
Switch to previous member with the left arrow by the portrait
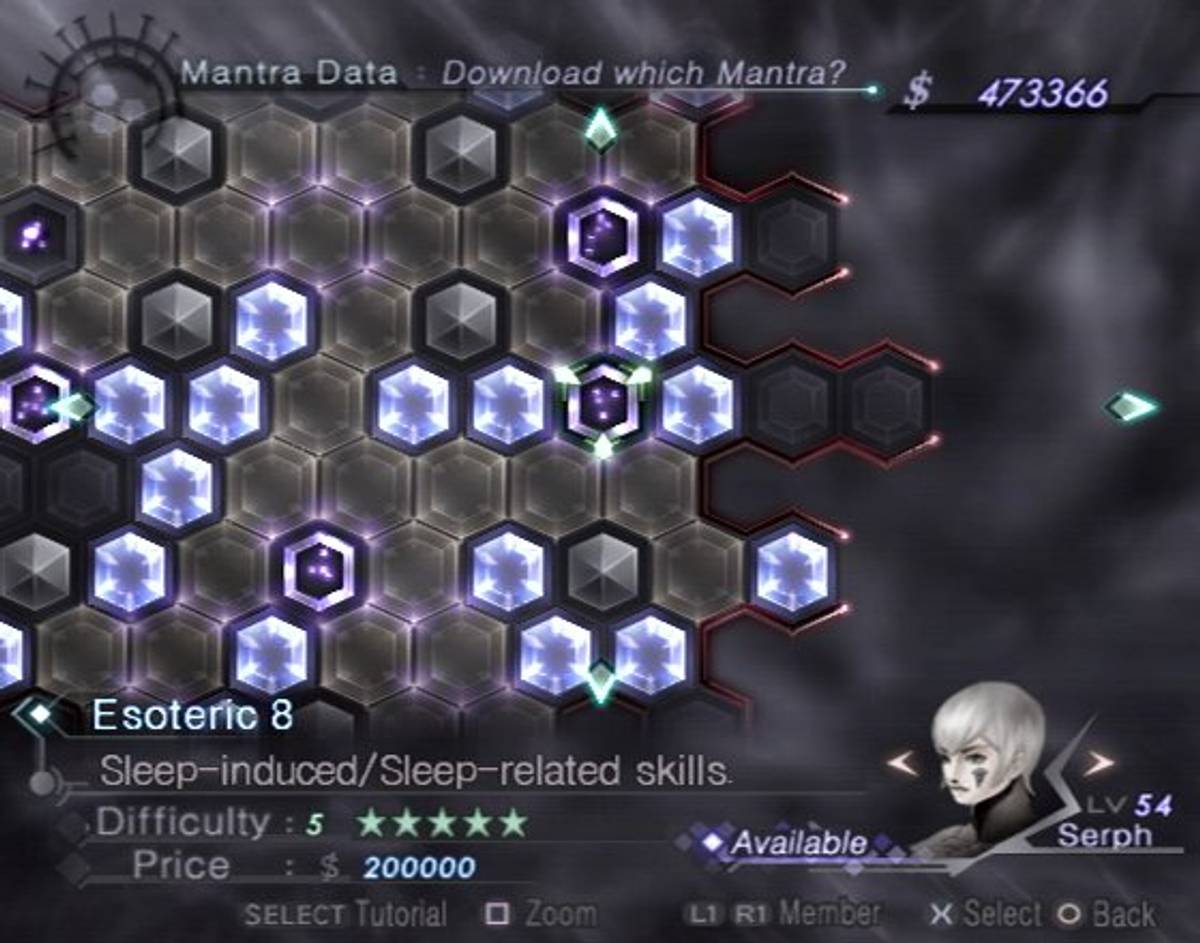[901, 763]
